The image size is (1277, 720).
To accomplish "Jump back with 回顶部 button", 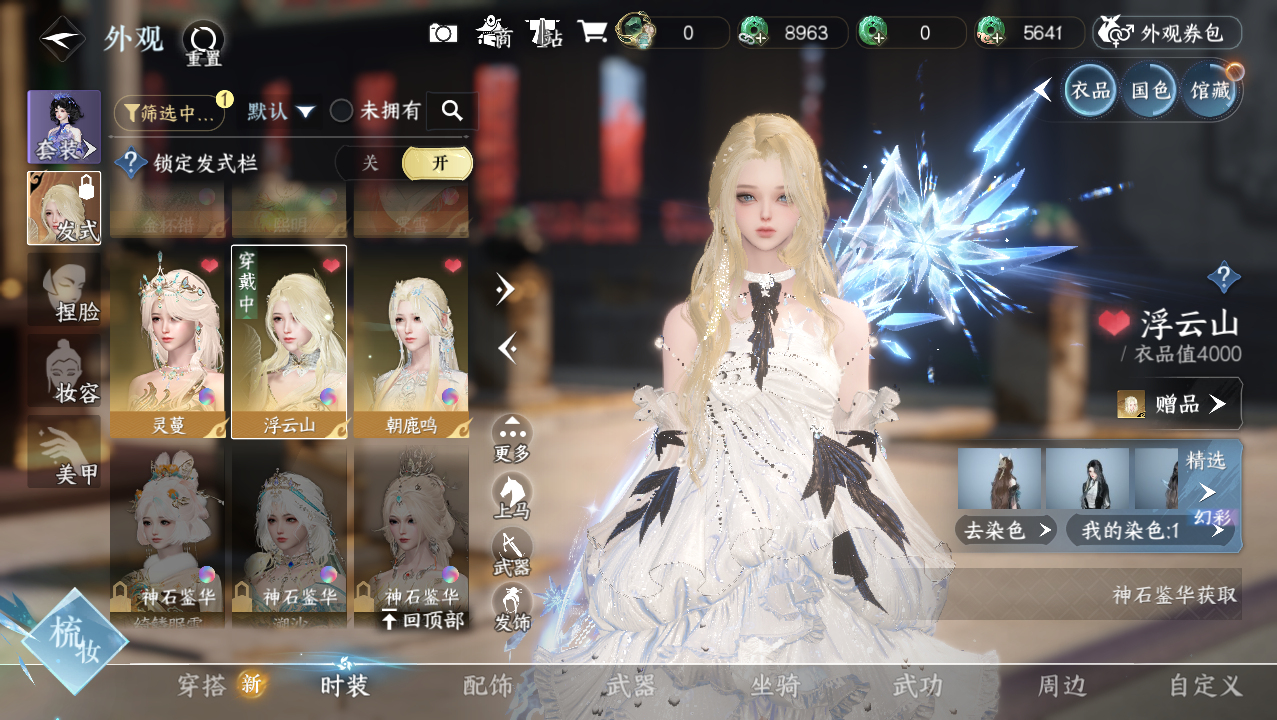I will 423,621.
